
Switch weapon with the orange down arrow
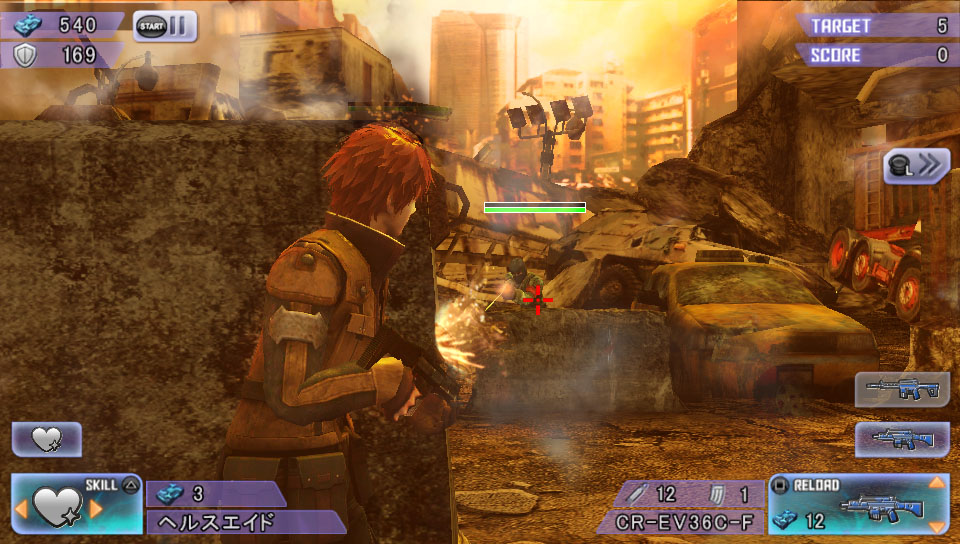[937, 525]
